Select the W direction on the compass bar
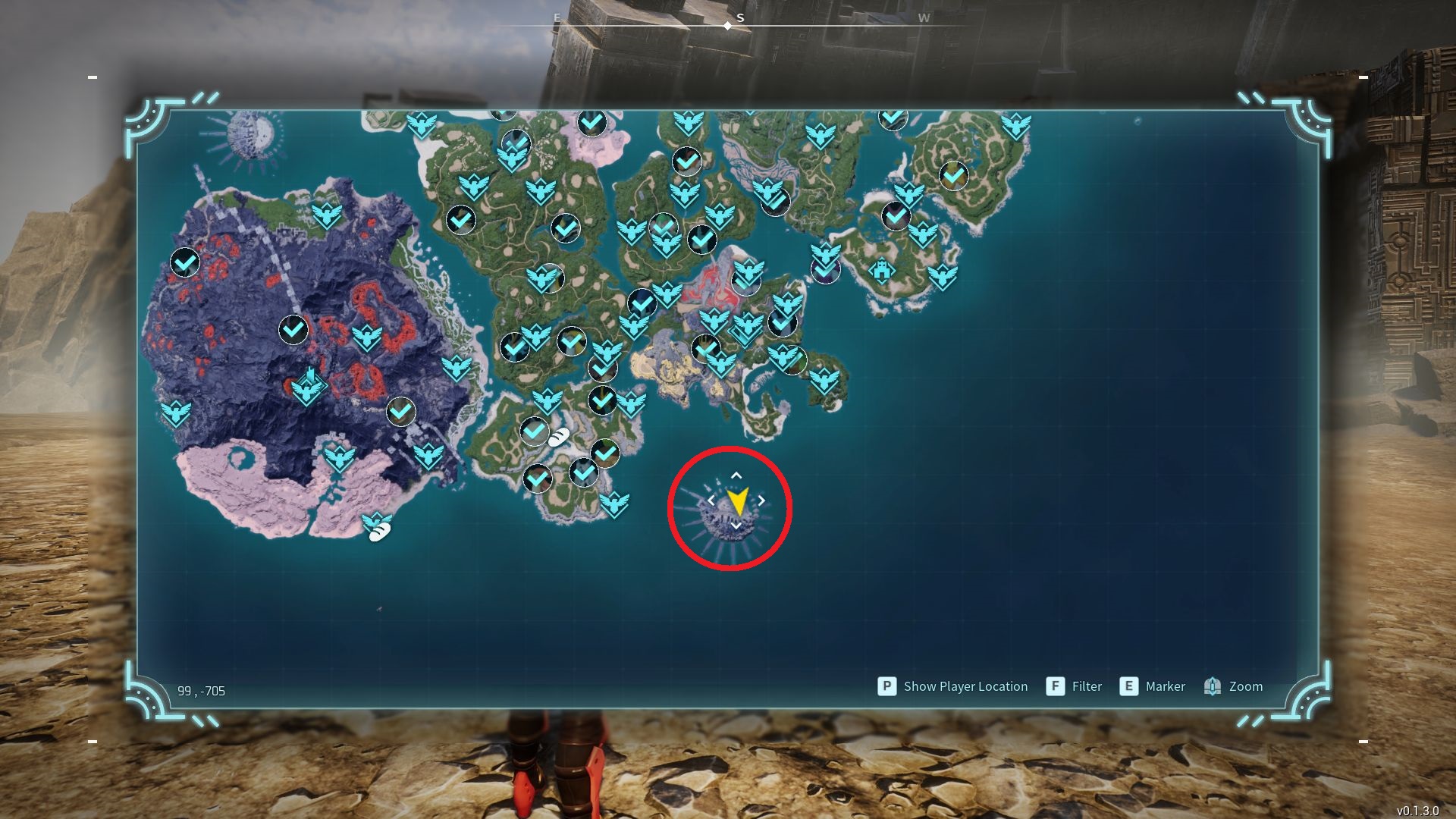This screenshot has height=819, width=1456. tap(924, 17)
